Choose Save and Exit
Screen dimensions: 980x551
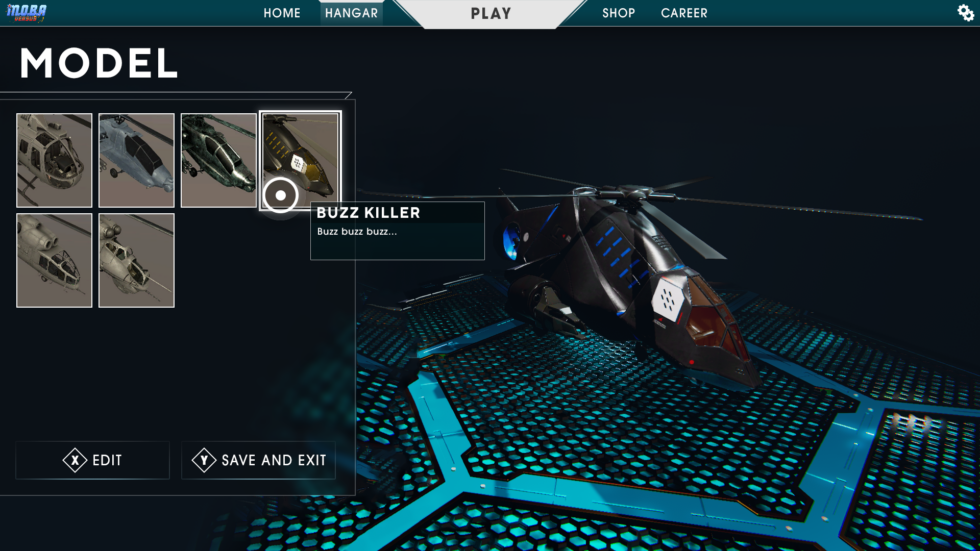[259, 460]
